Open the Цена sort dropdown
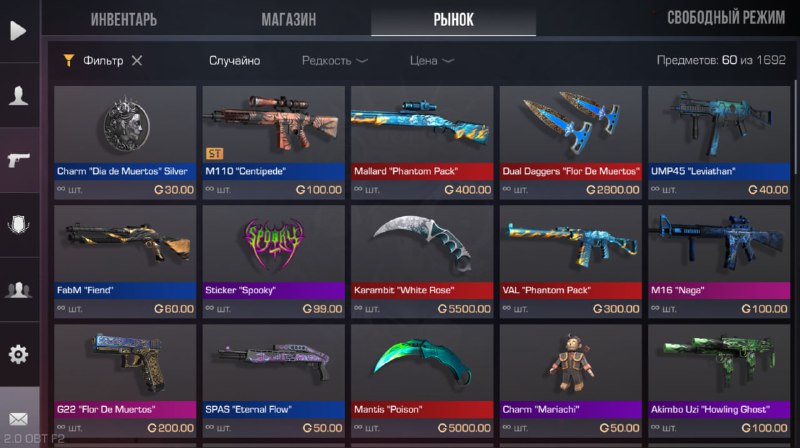Screen dimensions: 800x448 pos(432,61)
